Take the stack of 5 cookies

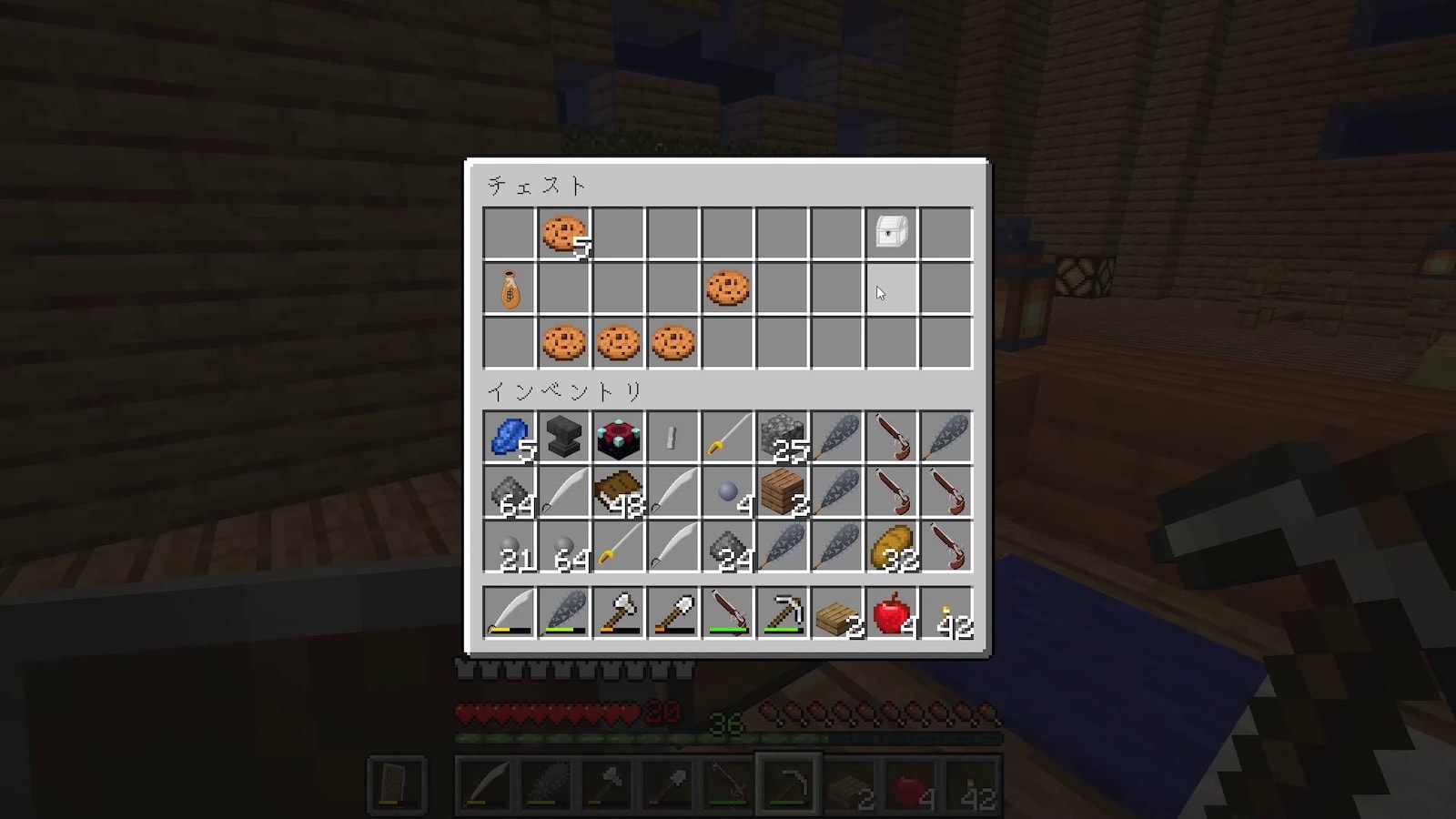pos(564,234)
